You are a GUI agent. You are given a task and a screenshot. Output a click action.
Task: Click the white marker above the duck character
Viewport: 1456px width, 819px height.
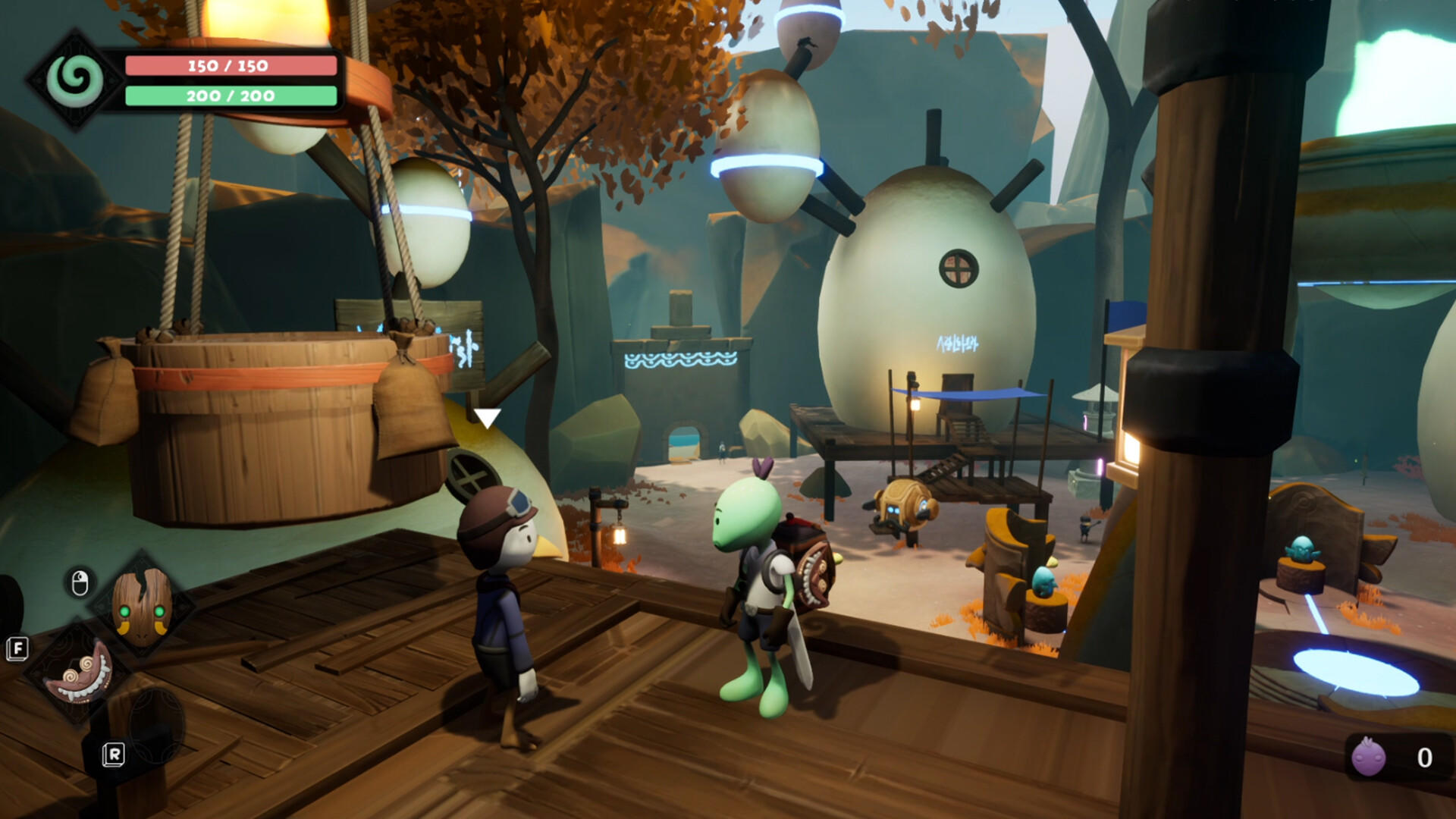click(489, 417)
